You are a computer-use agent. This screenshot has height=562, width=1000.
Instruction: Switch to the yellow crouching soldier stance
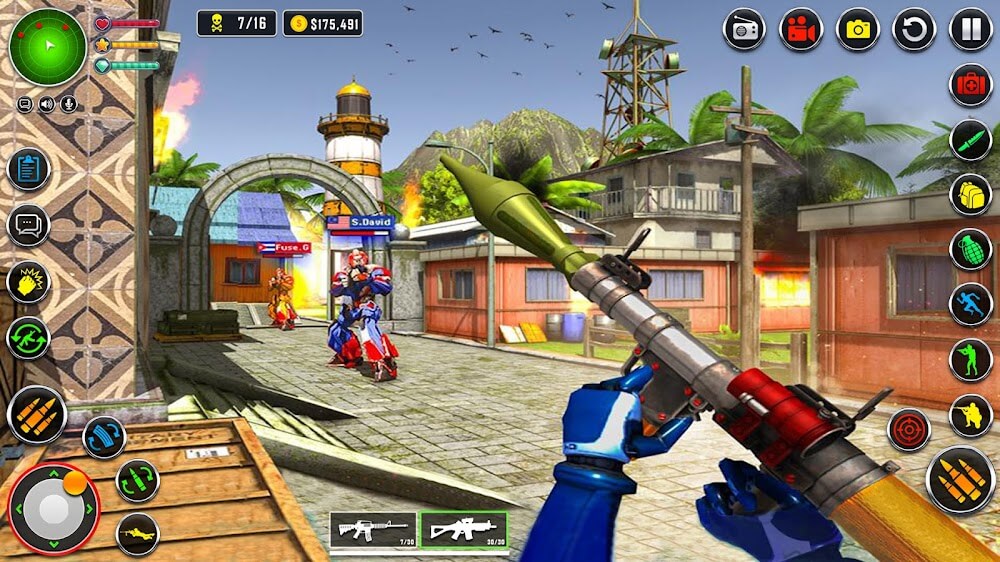point(970,415)
